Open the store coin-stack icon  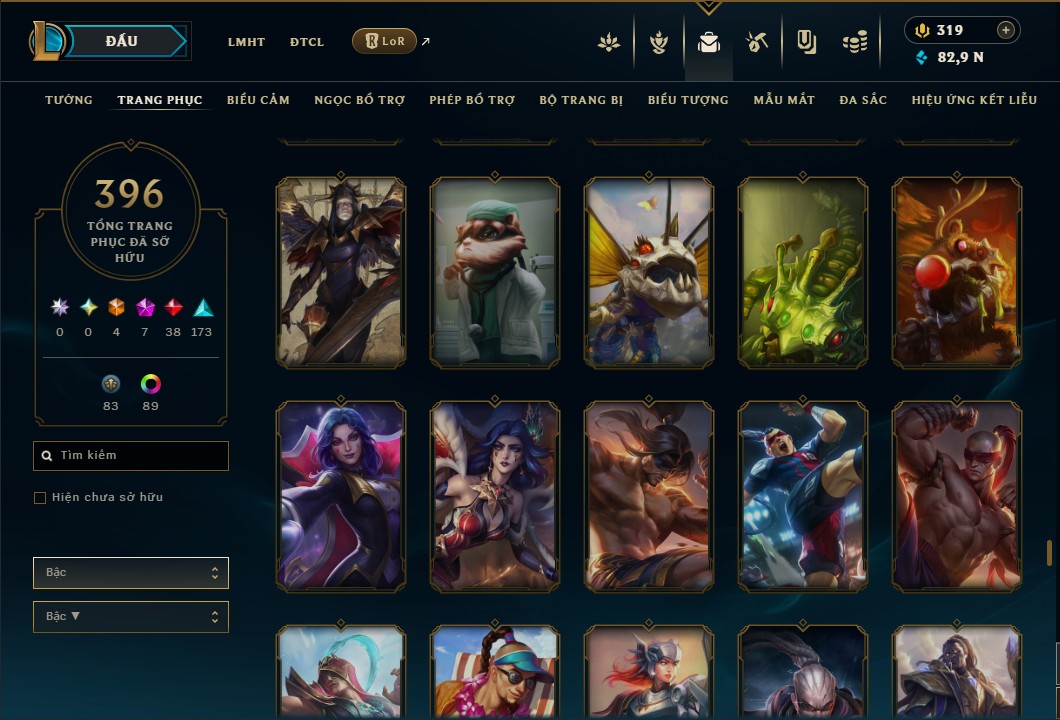click(x=854, y=42)
